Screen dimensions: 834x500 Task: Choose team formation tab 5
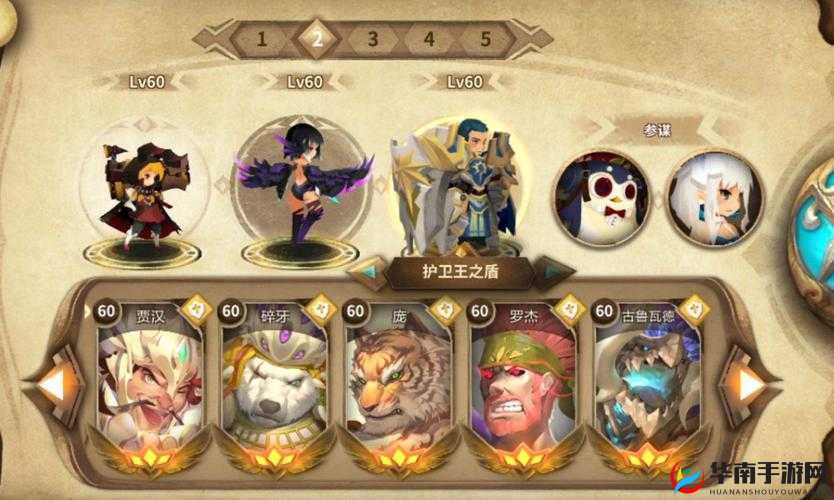pyautogui.click(x=485, y=40)
